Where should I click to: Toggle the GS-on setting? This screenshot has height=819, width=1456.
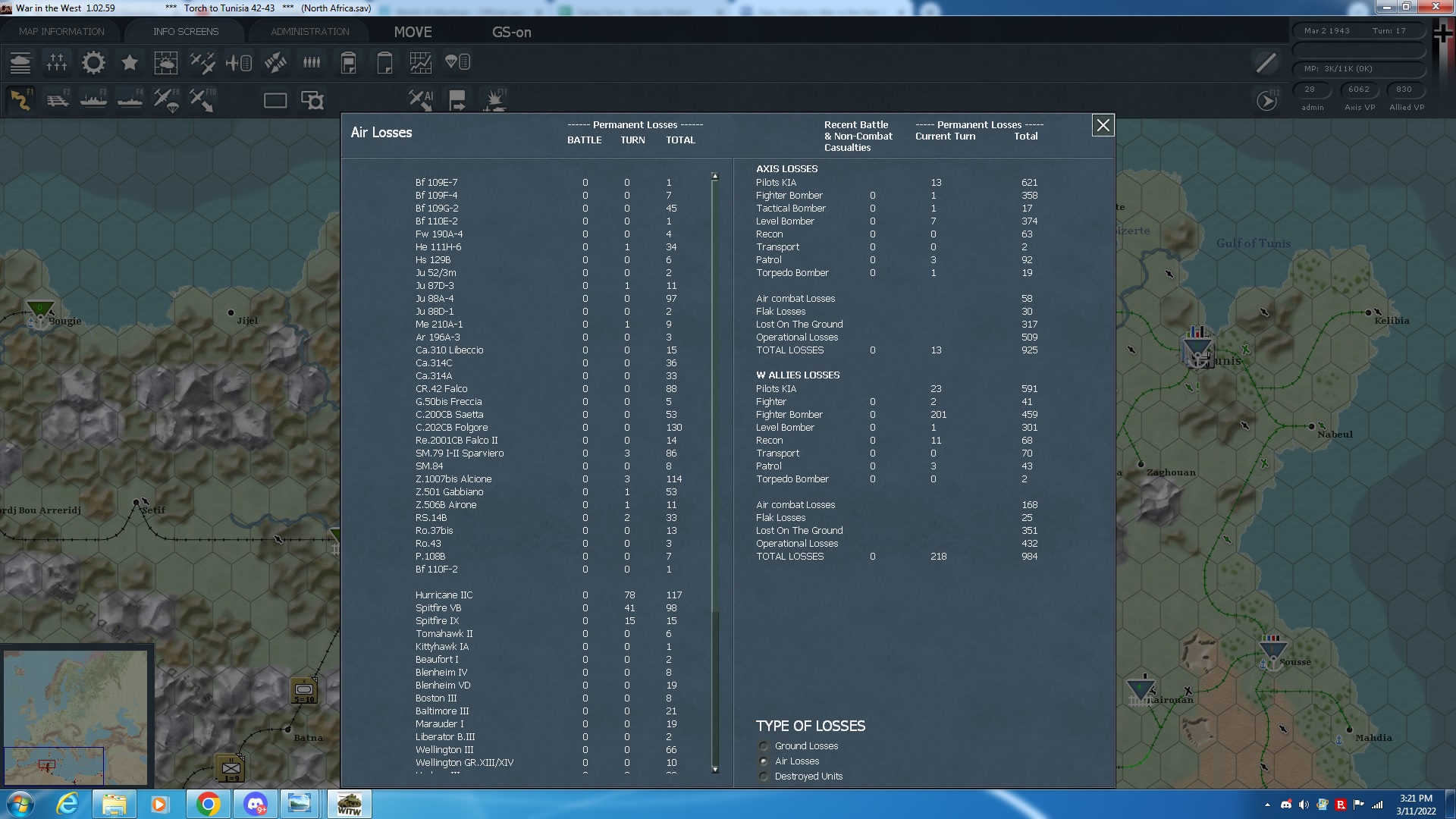point(511,33)
